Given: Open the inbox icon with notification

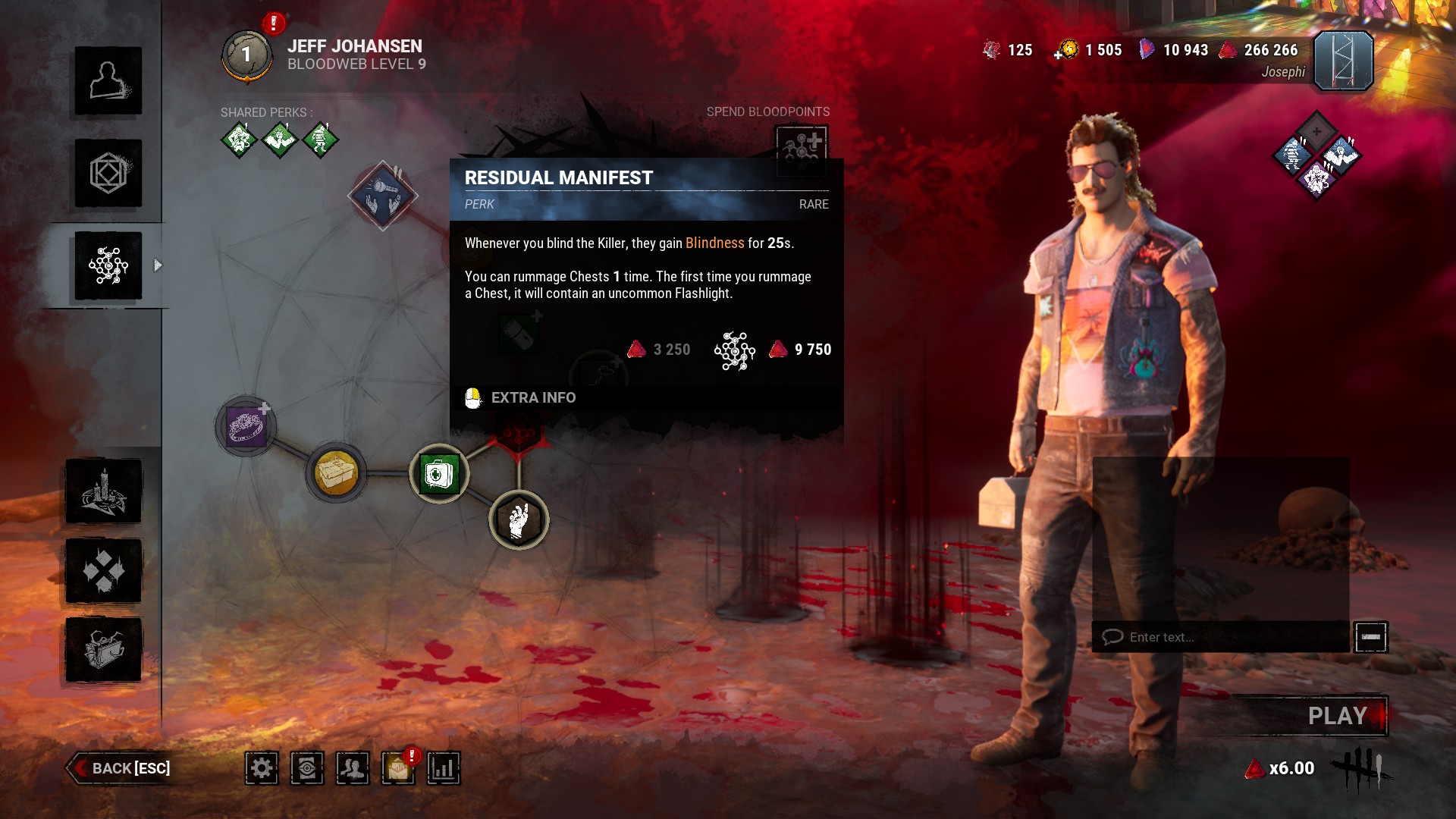Looking at the screenshot, I should pos(398,768).
